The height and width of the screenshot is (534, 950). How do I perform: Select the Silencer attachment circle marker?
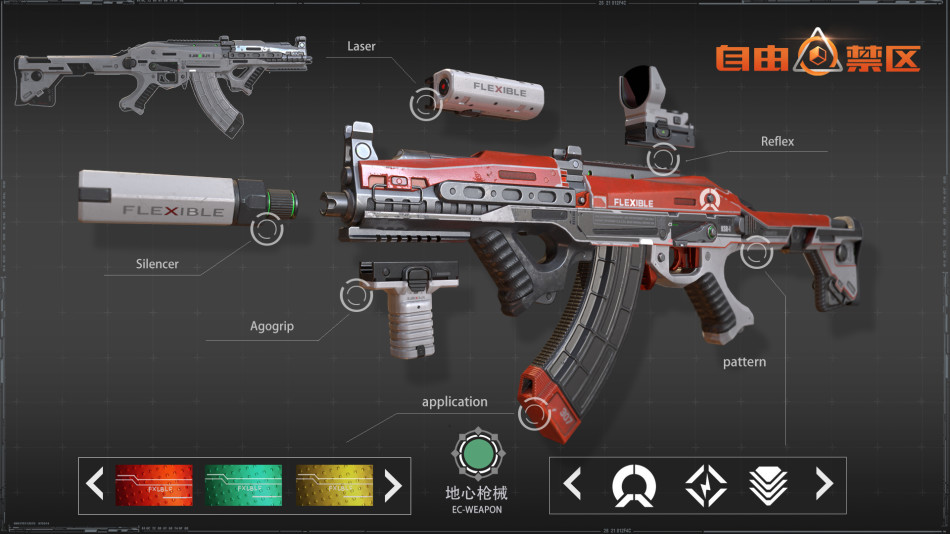(267, 229)
